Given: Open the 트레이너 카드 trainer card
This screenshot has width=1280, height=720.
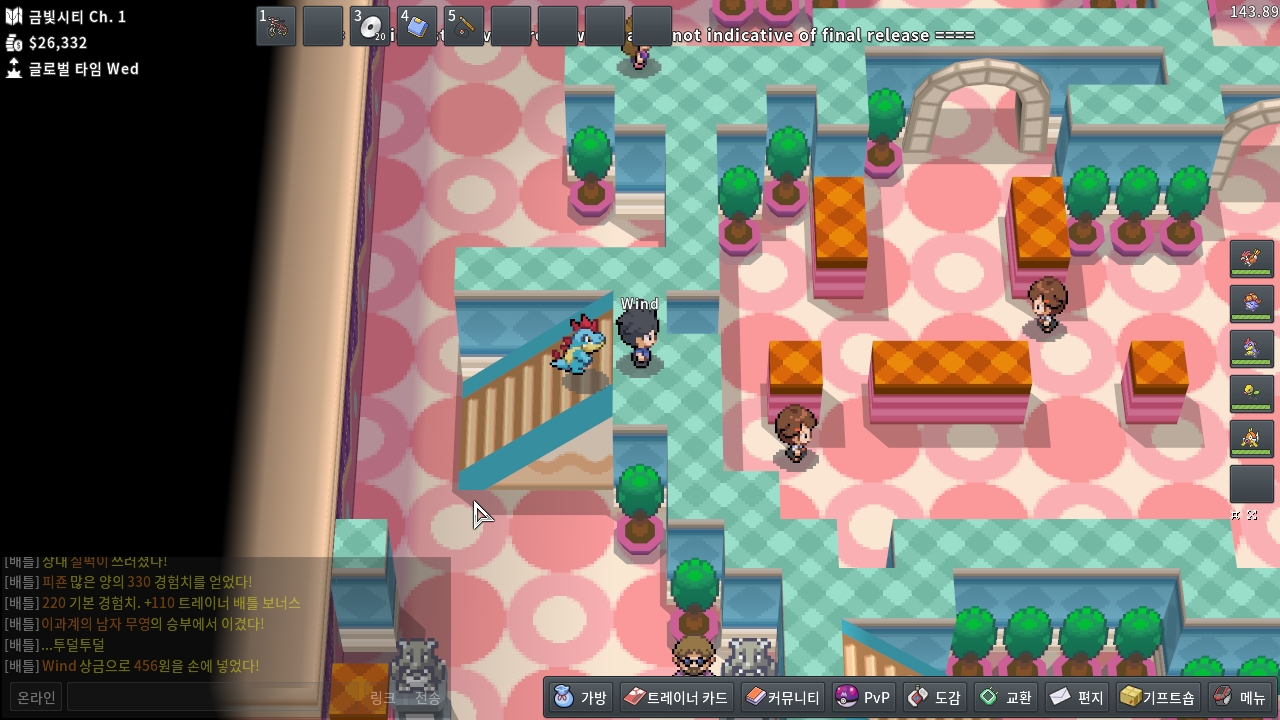Looking at the screenshot, I should point(675,697).
